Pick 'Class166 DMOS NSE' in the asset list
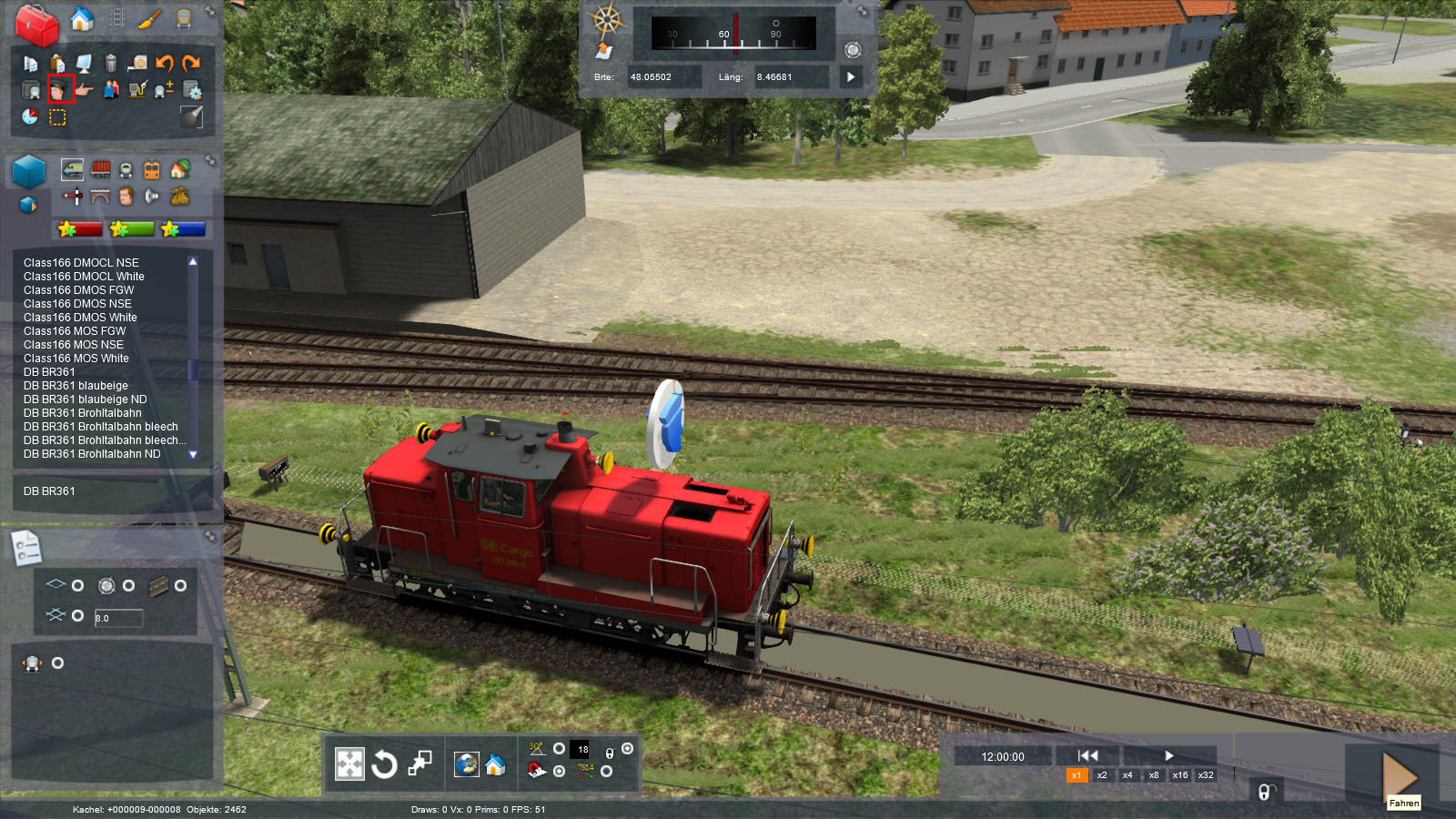 pyautogui.click(x=77, y=304)
